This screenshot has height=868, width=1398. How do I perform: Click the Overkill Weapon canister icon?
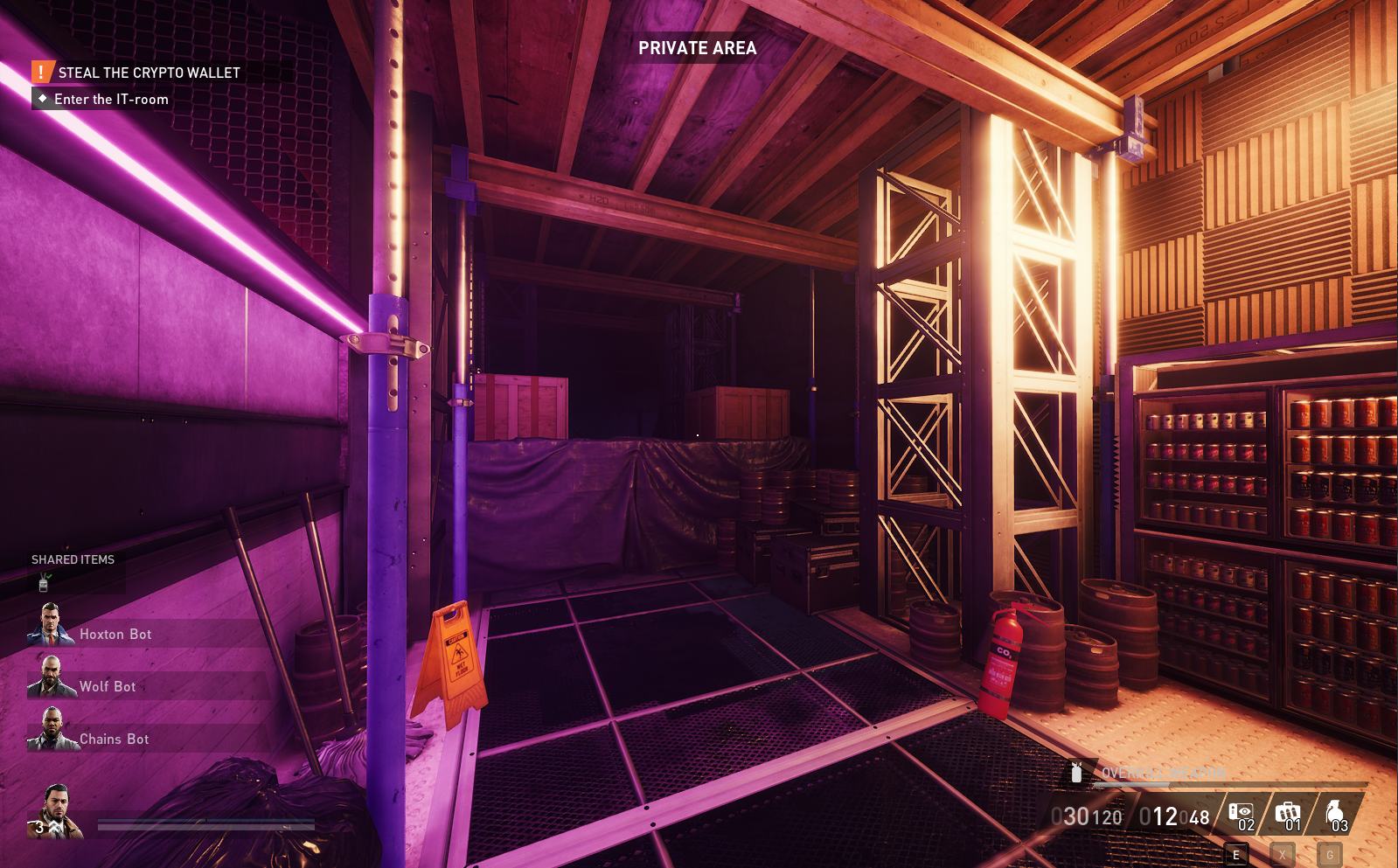[x=1077, y=772]
